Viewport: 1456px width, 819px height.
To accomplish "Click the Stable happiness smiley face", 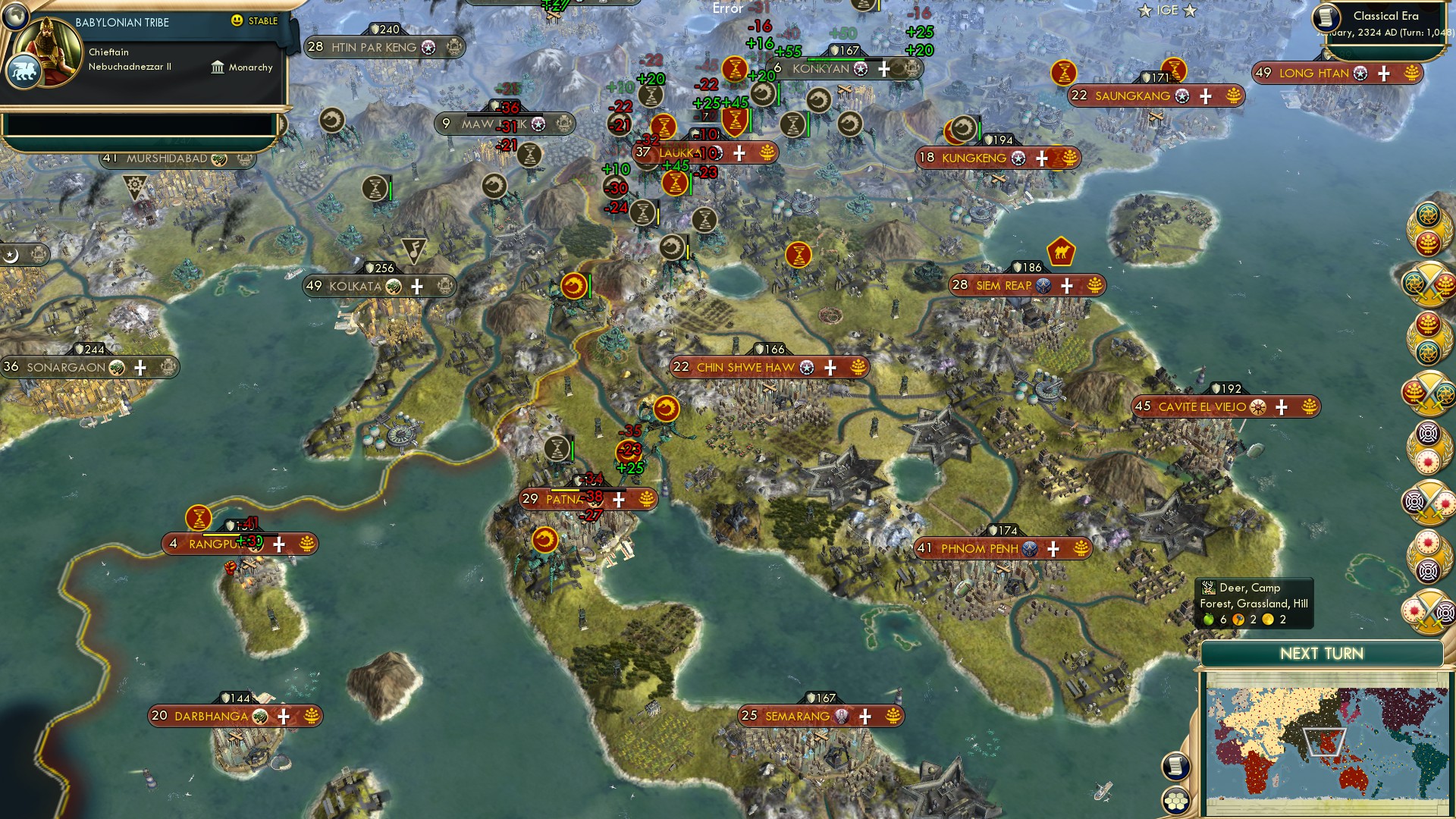I will pyautogui.click(x=237, y=22).
